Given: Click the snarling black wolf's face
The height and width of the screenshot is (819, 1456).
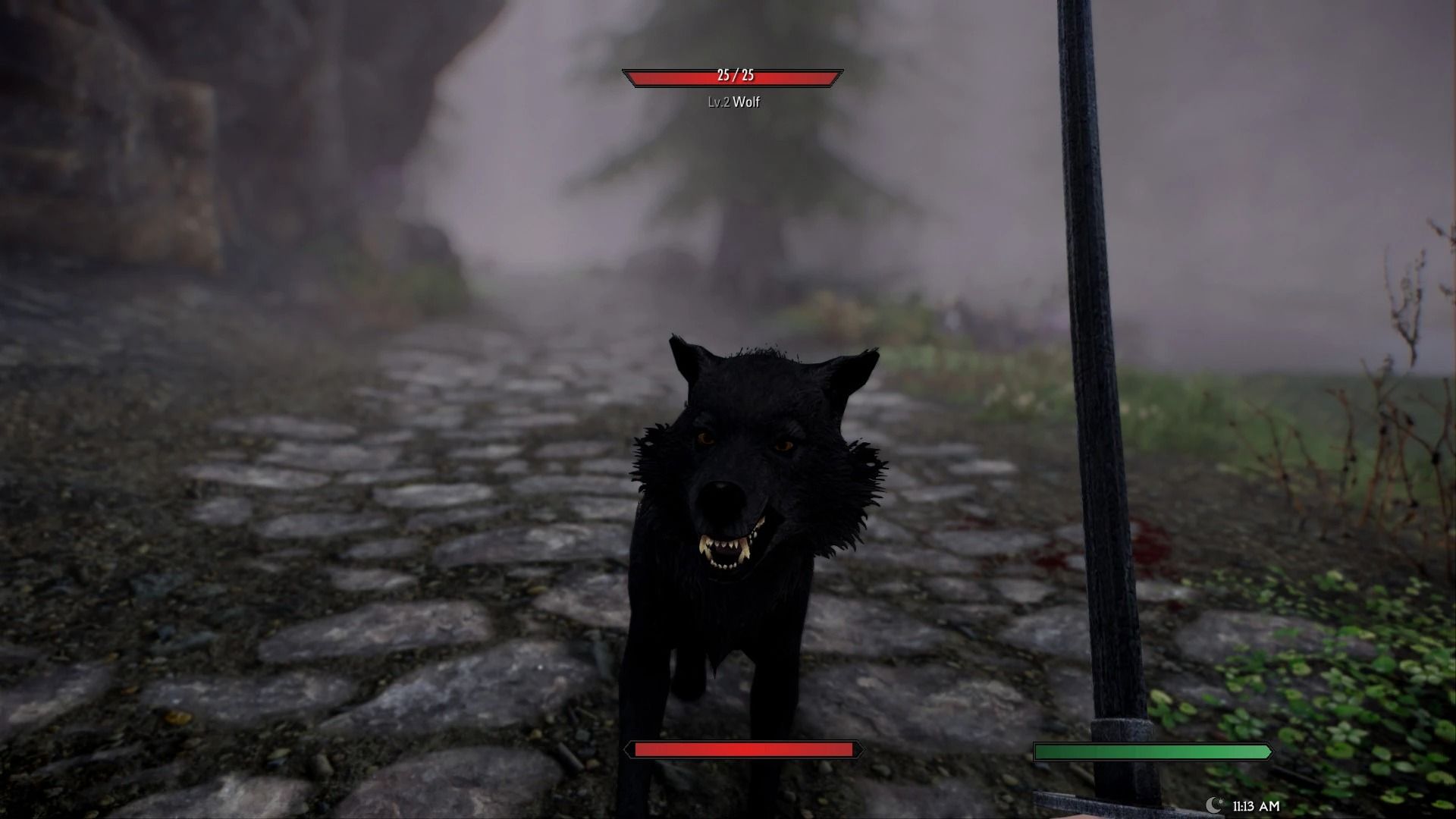Looking at the screenshot, I should point(739,470).
